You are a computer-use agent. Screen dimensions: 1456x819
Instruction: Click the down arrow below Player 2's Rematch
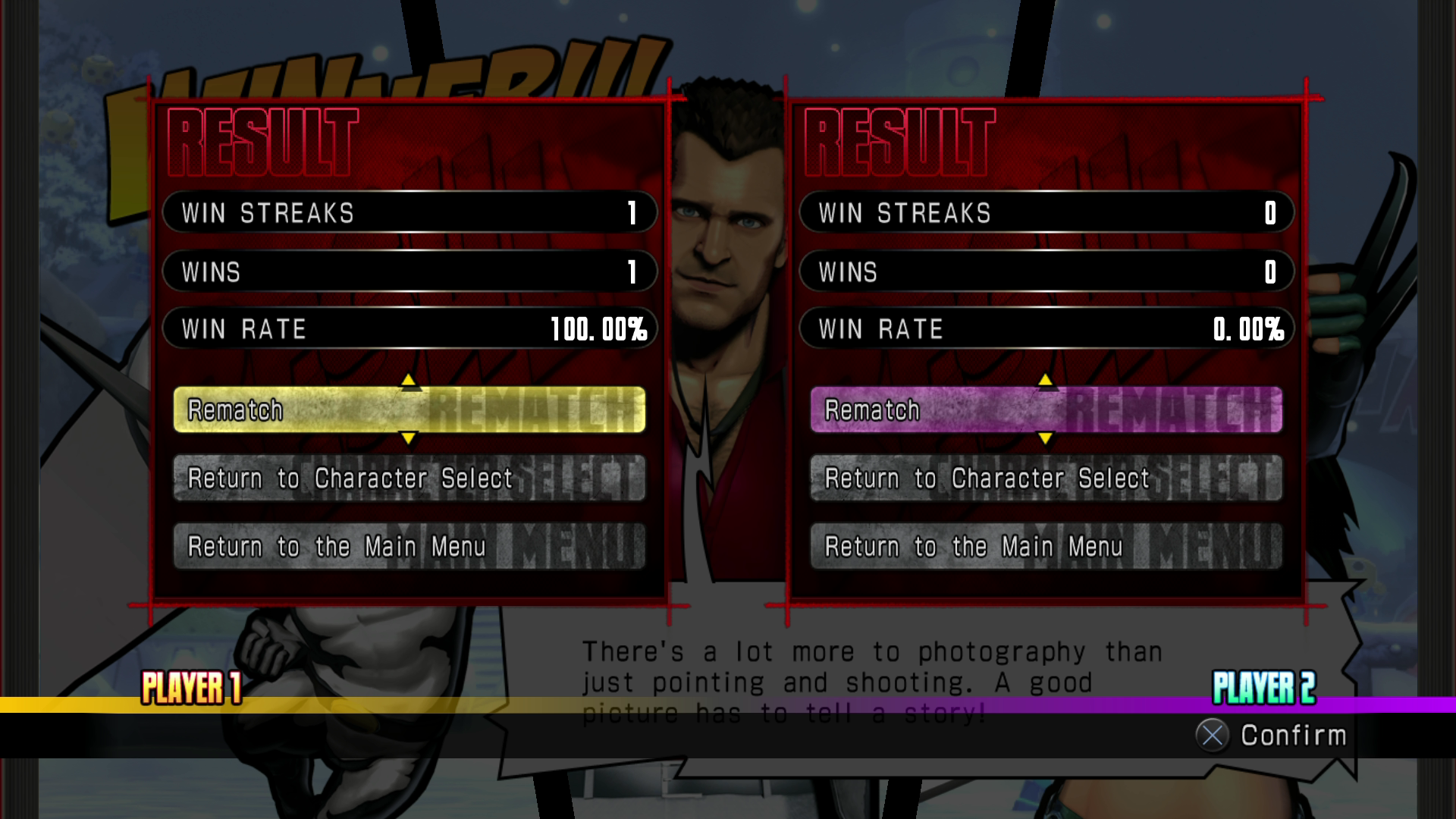click(1046, 438)
